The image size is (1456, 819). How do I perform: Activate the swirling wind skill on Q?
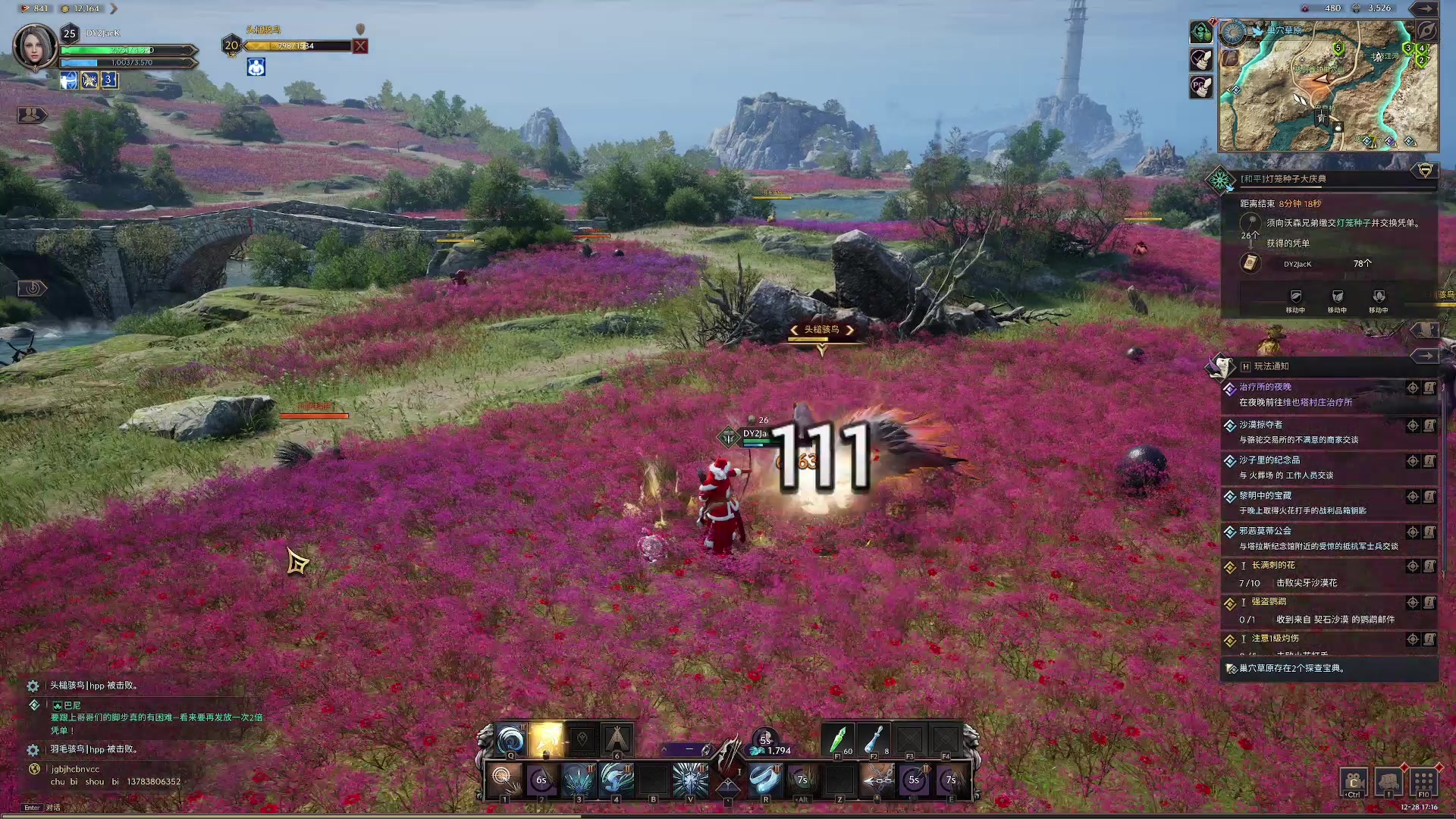(x=511, y=739)
